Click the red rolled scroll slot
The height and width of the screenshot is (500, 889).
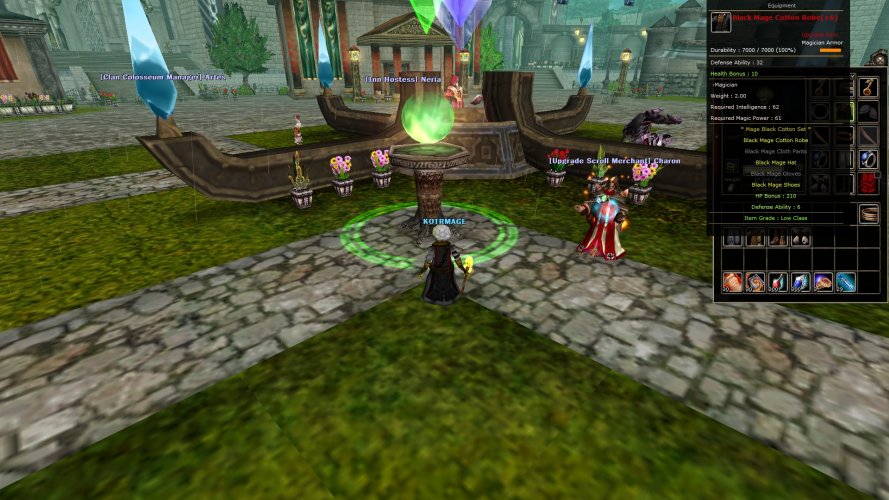pyautogui.click(x=731, y=282)
